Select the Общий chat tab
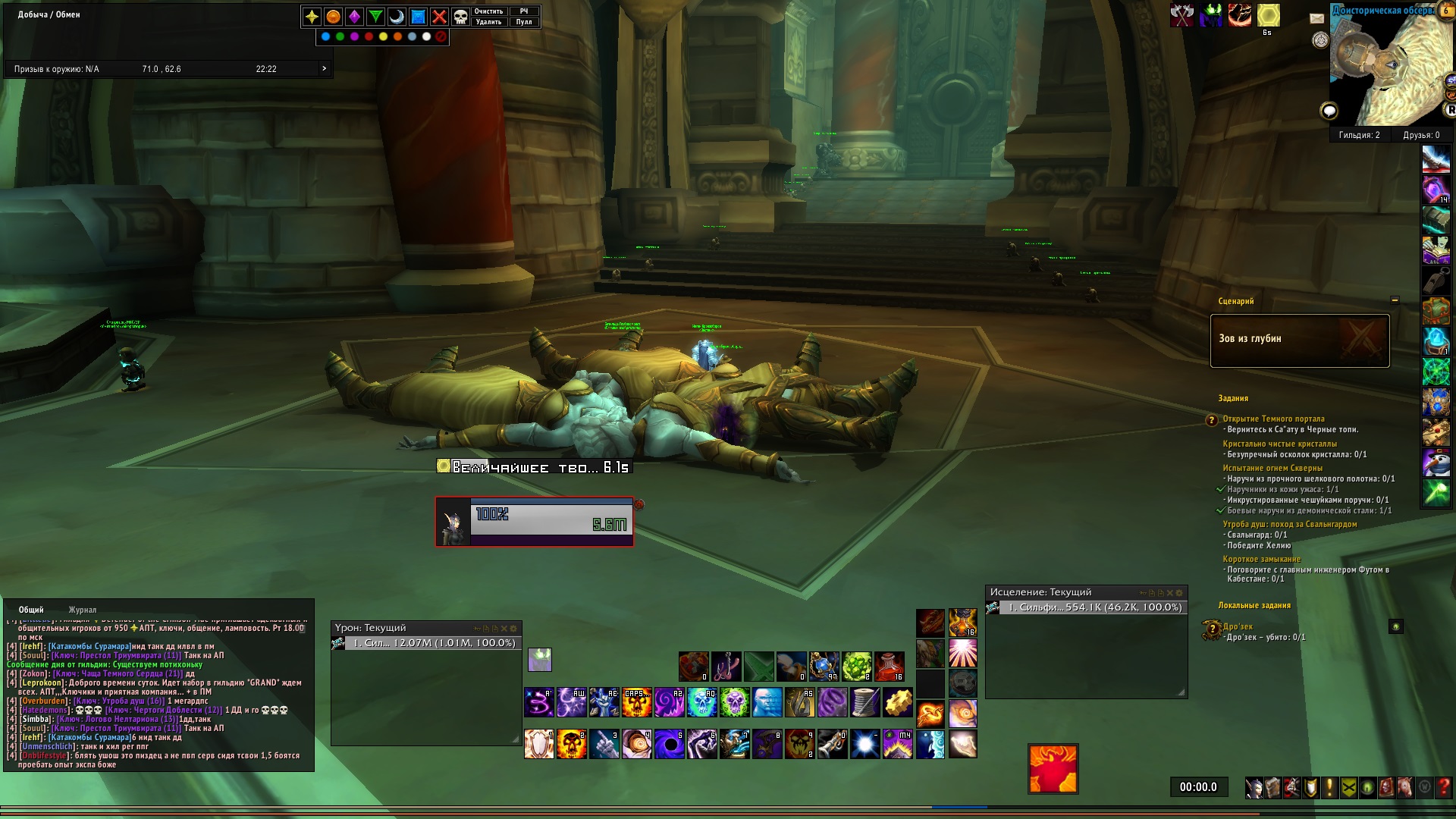 (x=31, y=610)
